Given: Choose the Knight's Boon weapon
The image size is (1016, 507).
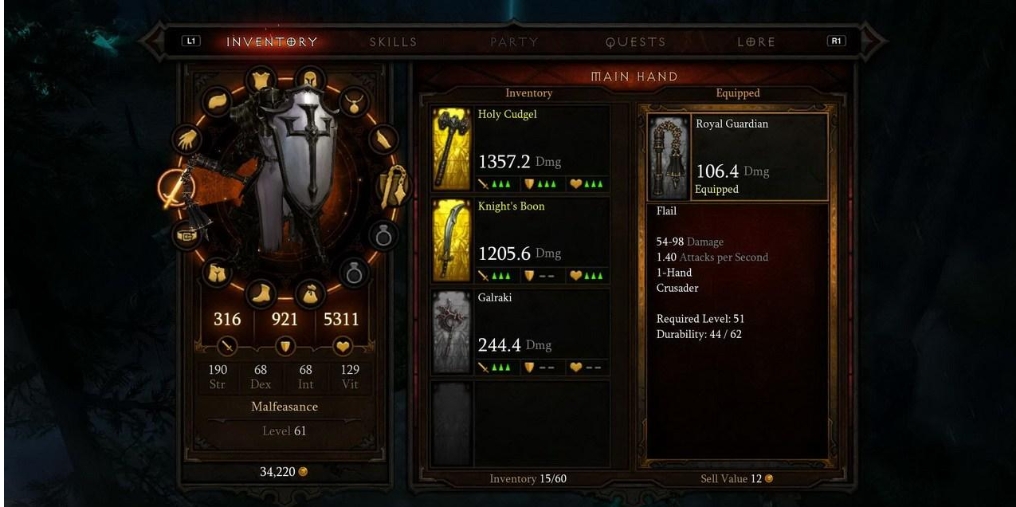Looking at the screenshot, I should (x=521, y=241).
